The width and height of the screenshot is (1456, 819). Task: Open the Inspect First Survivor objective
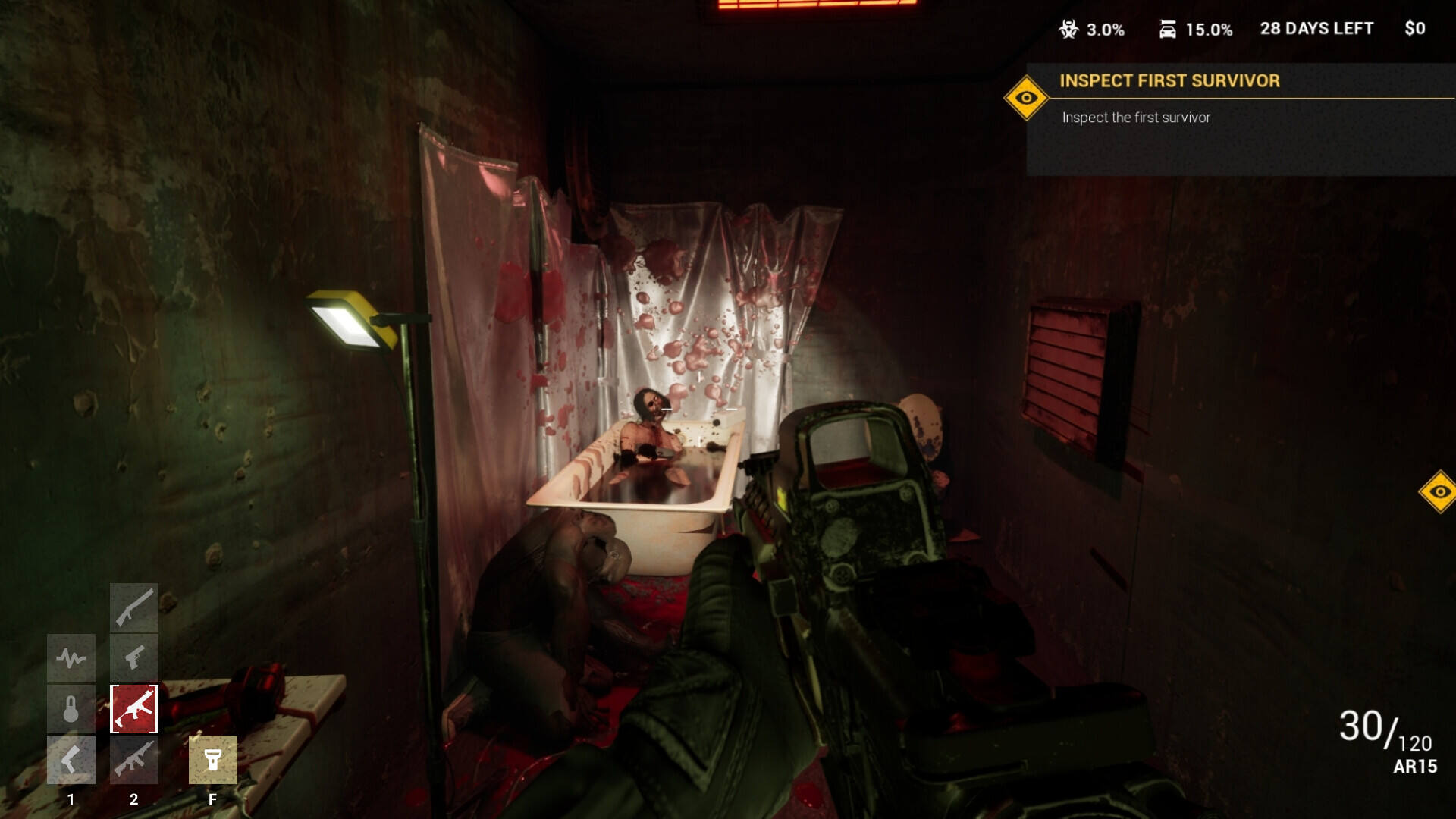1169,81
